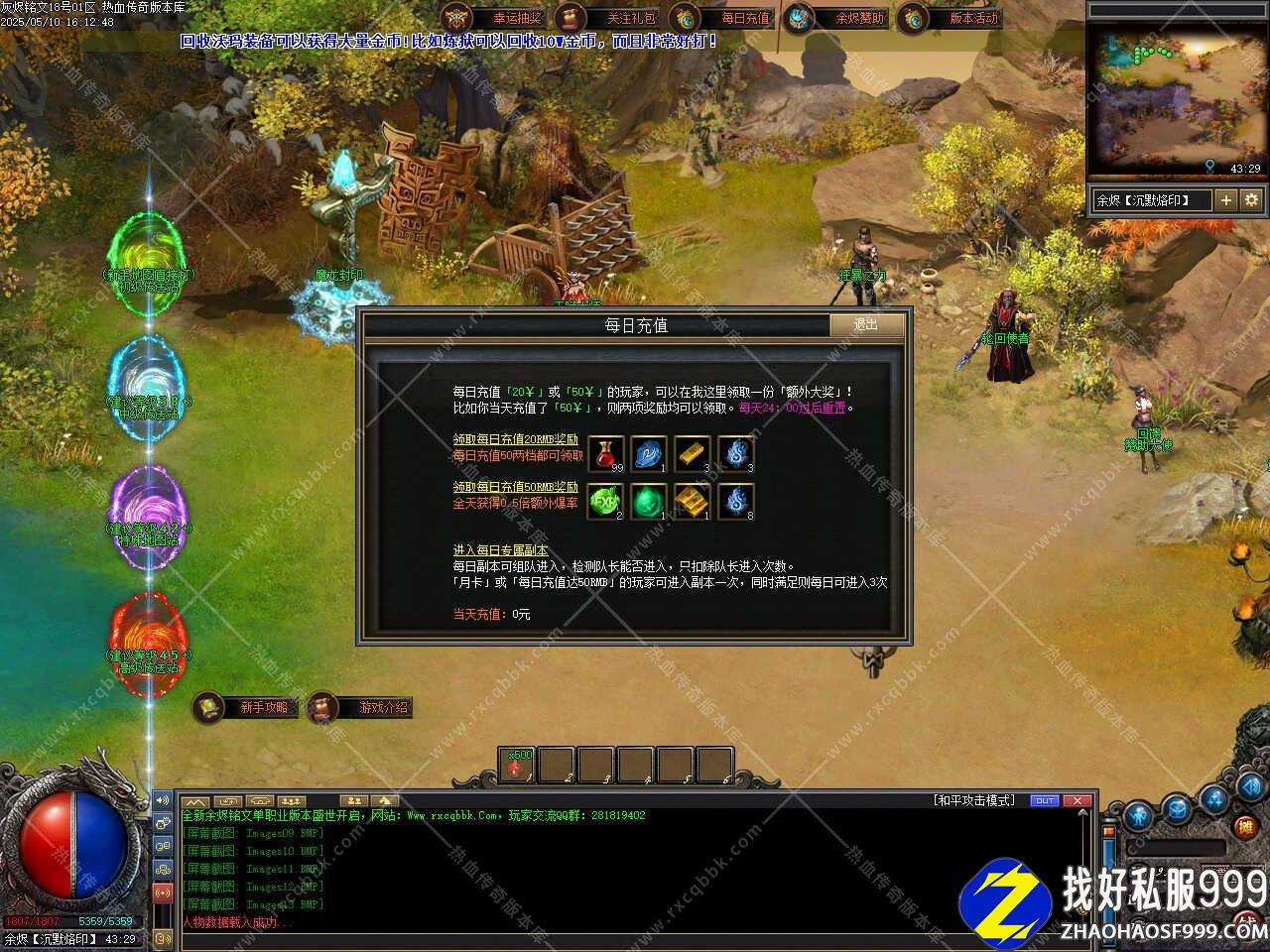
Task: Claim the 领取每日充值50RMB奖励 reward link
Action: pos(515,487)
